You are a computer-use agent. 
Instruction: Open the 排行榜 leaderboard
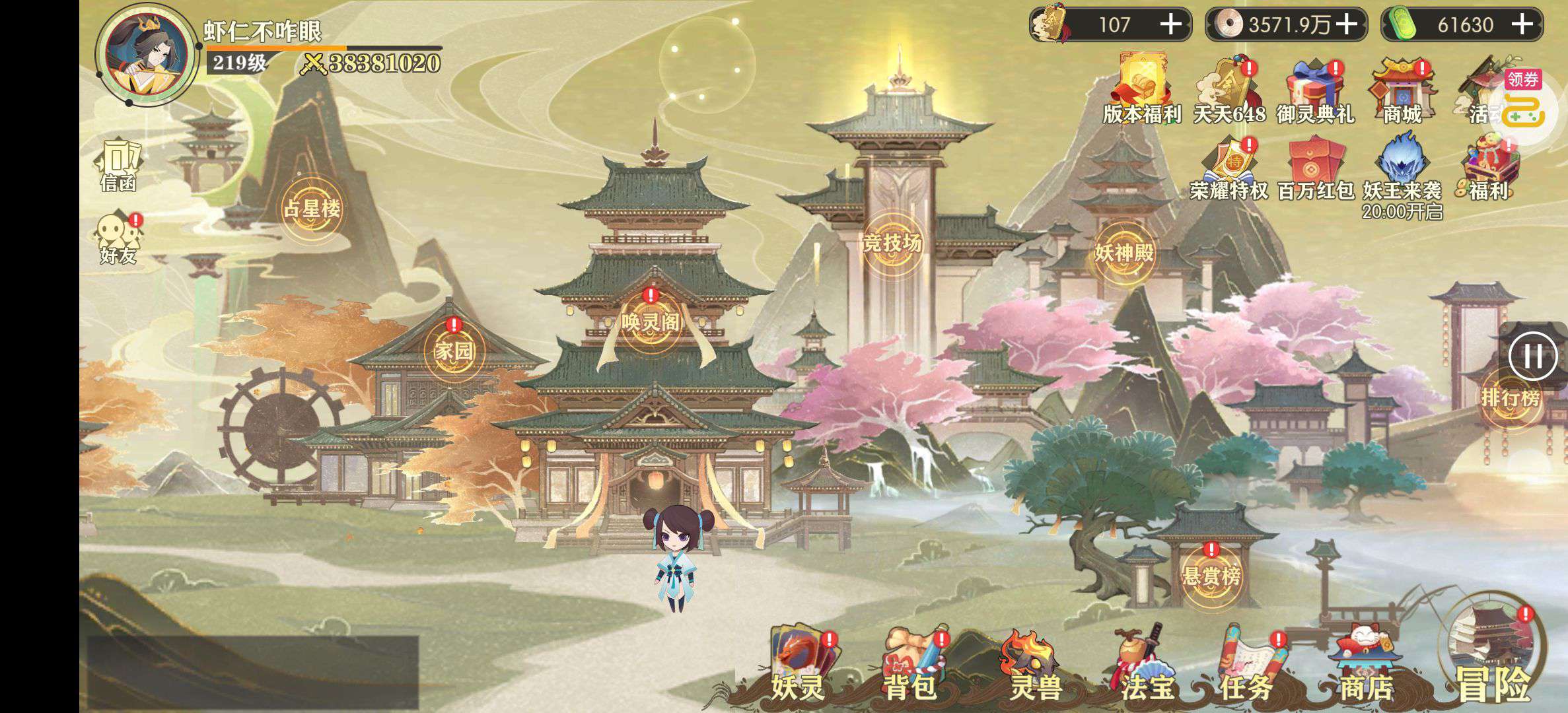coord(1510,397)
